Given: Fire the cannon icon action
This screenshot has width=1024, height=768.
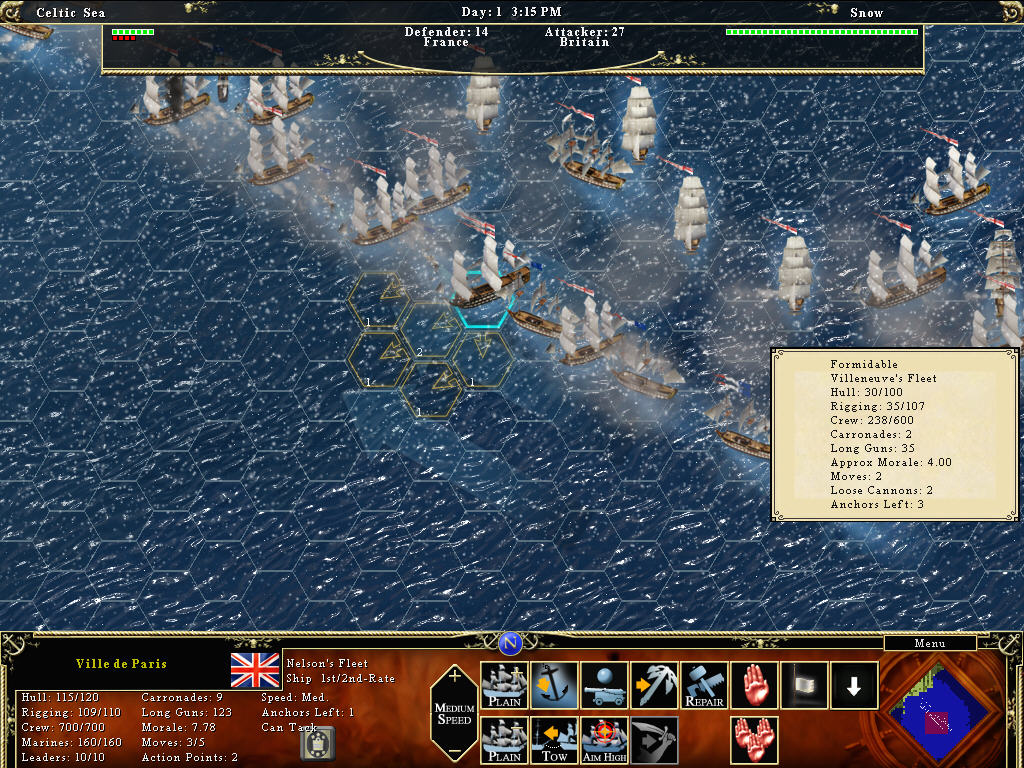Looking at the screenshot, I should coord(605,686).
